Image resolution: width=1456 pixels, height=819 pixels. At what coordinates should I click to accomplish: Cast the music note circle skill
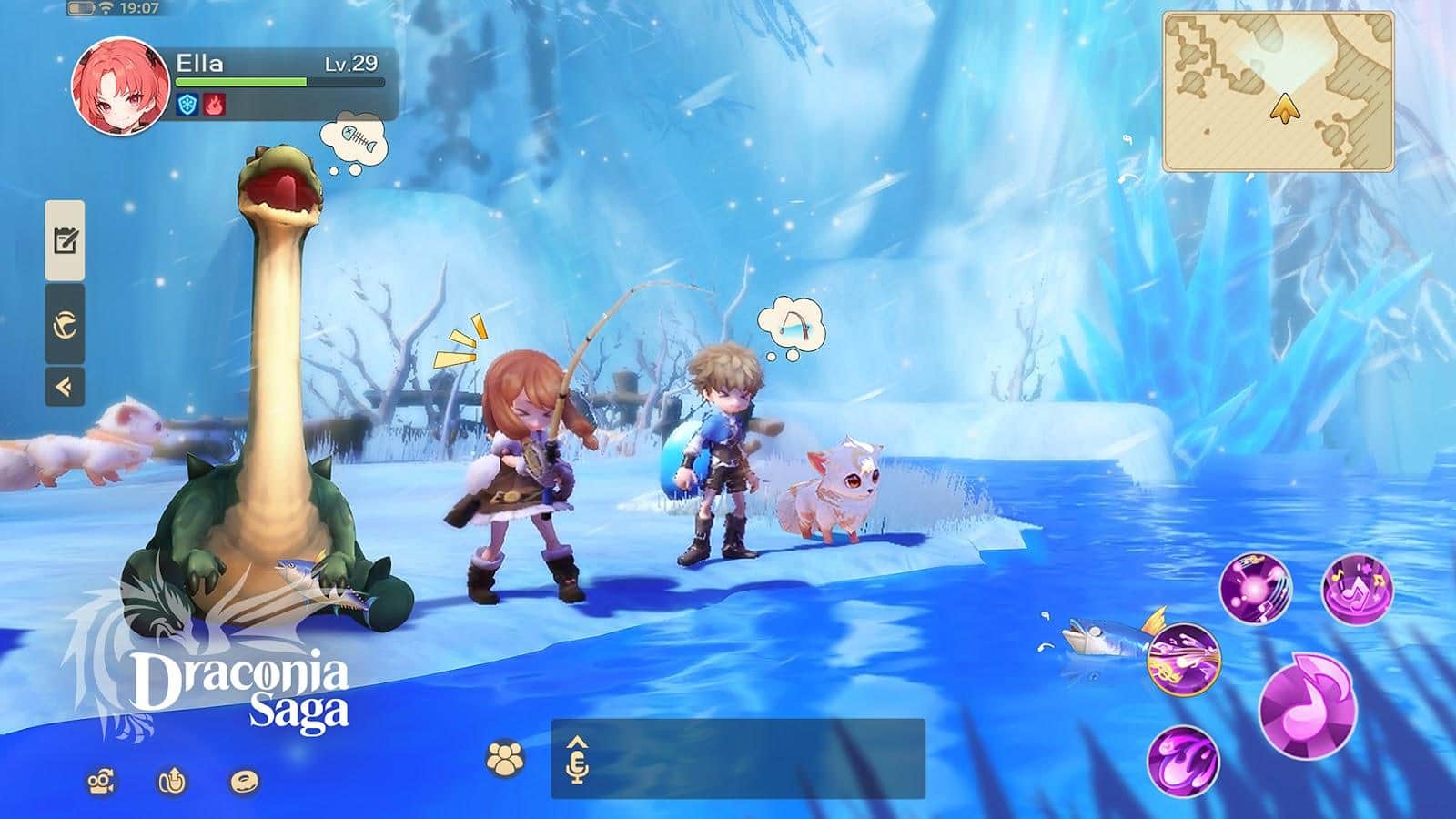pos(1357,589)
